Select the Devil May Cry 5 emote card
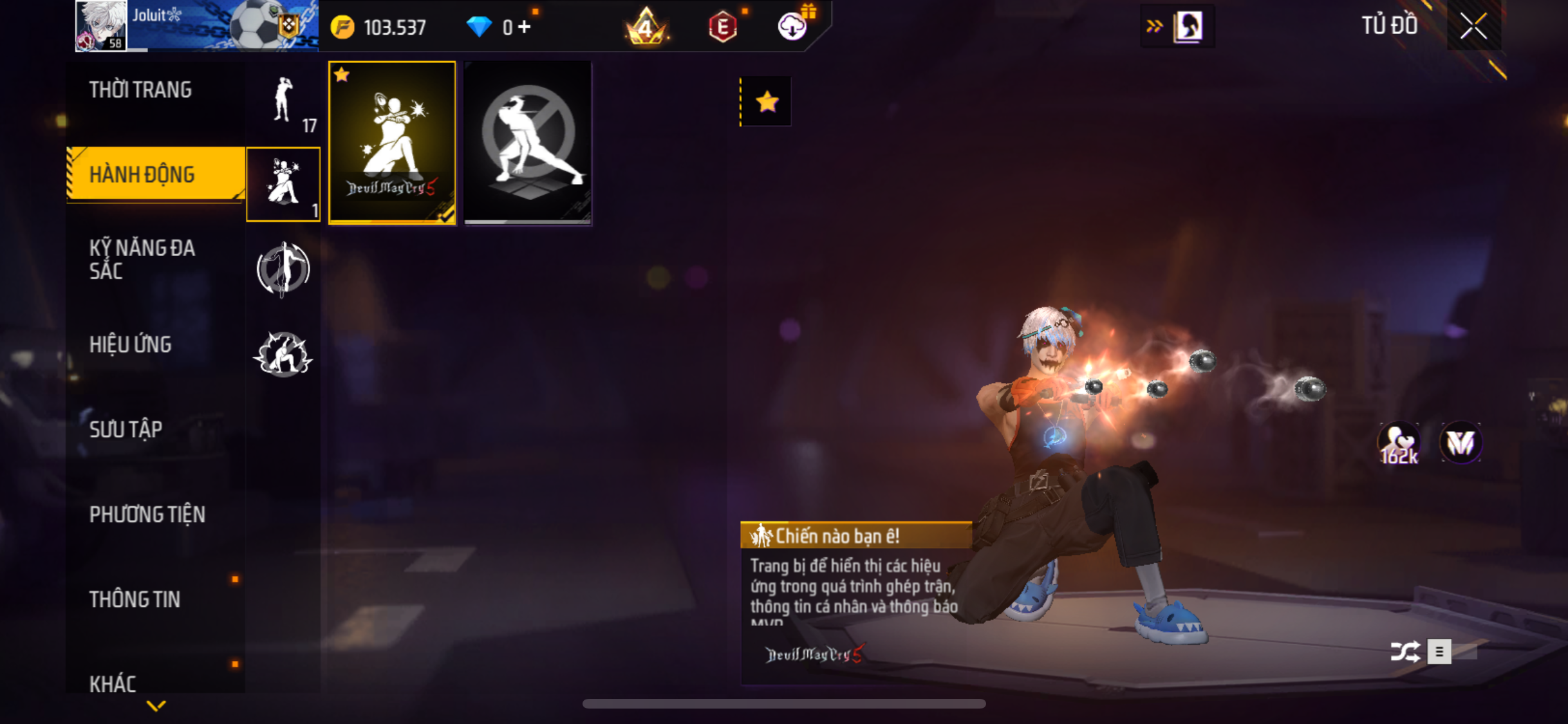The width and height of the screenshot is (1568, 724). (x=392, y=143)
